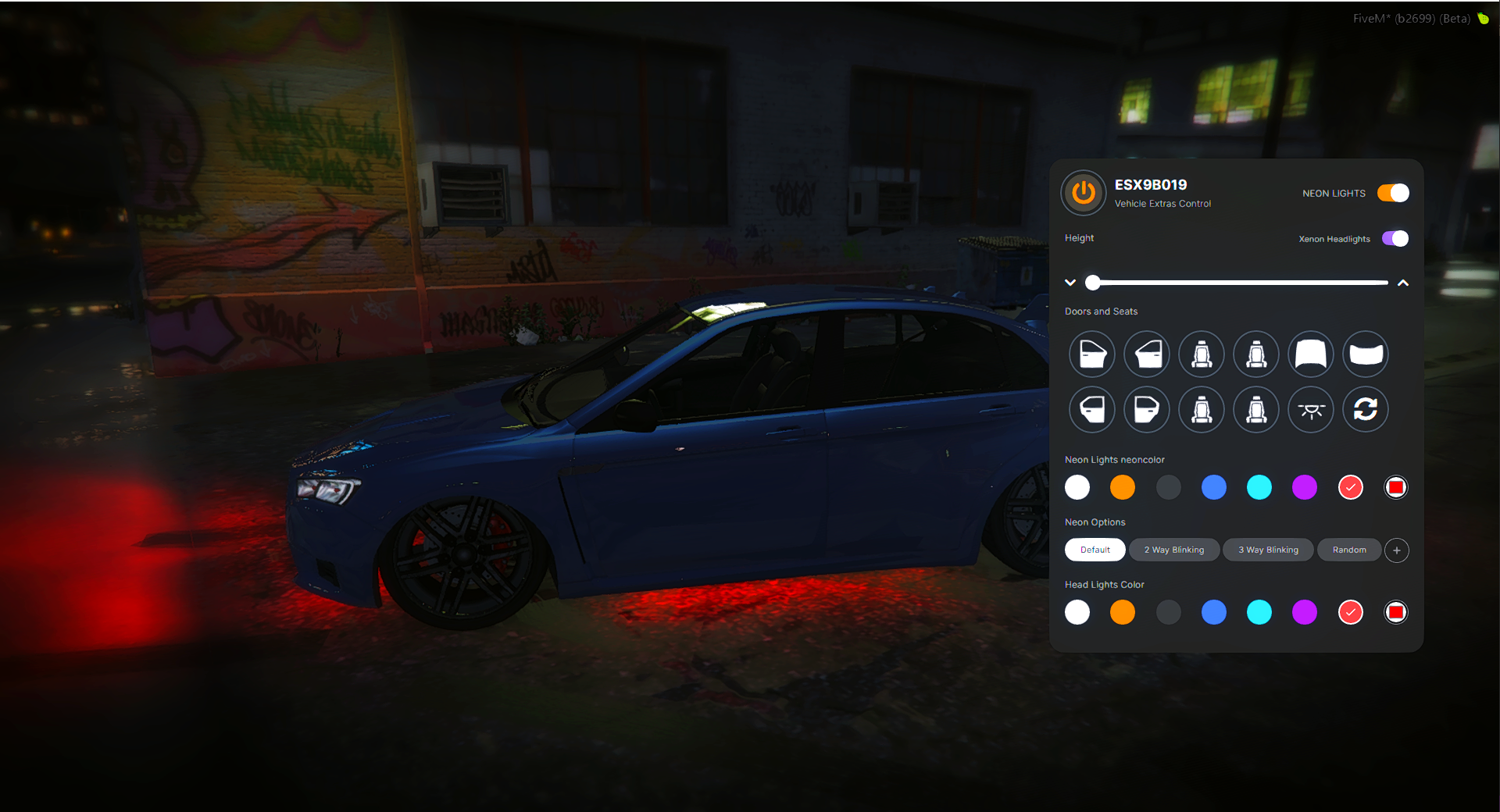Click the hood open icon
Viewport: 1500px width, 812px height.
[1310, 354]
